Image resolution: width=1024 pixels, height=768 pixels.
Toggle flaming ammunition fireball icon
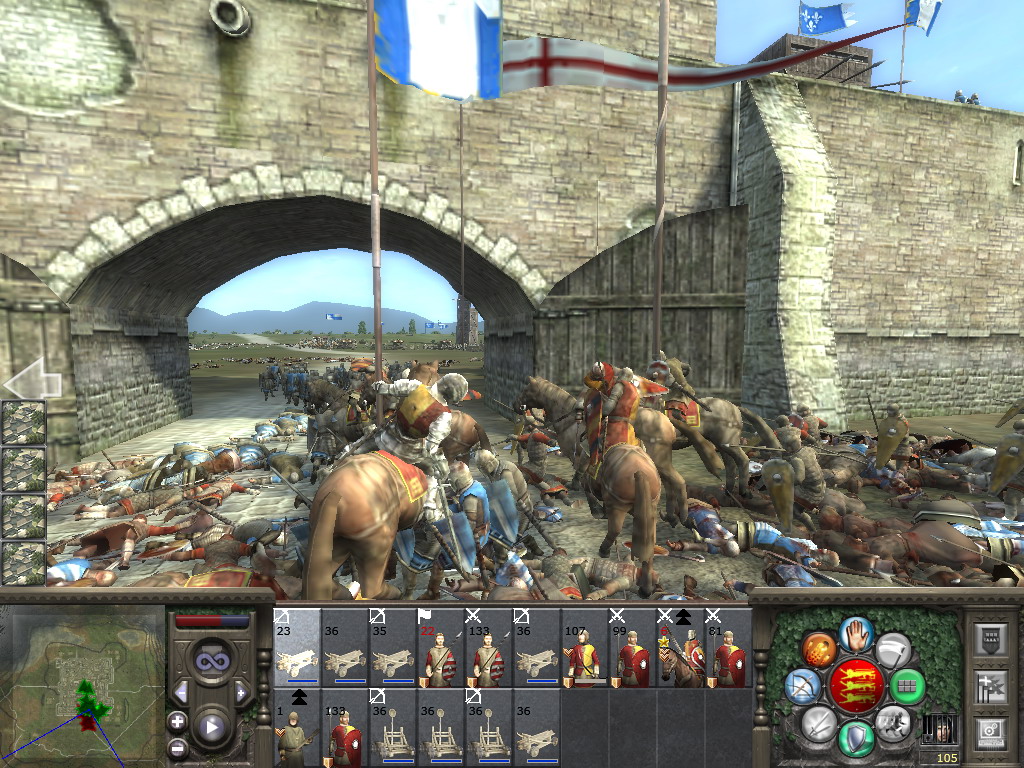point(818,649)
